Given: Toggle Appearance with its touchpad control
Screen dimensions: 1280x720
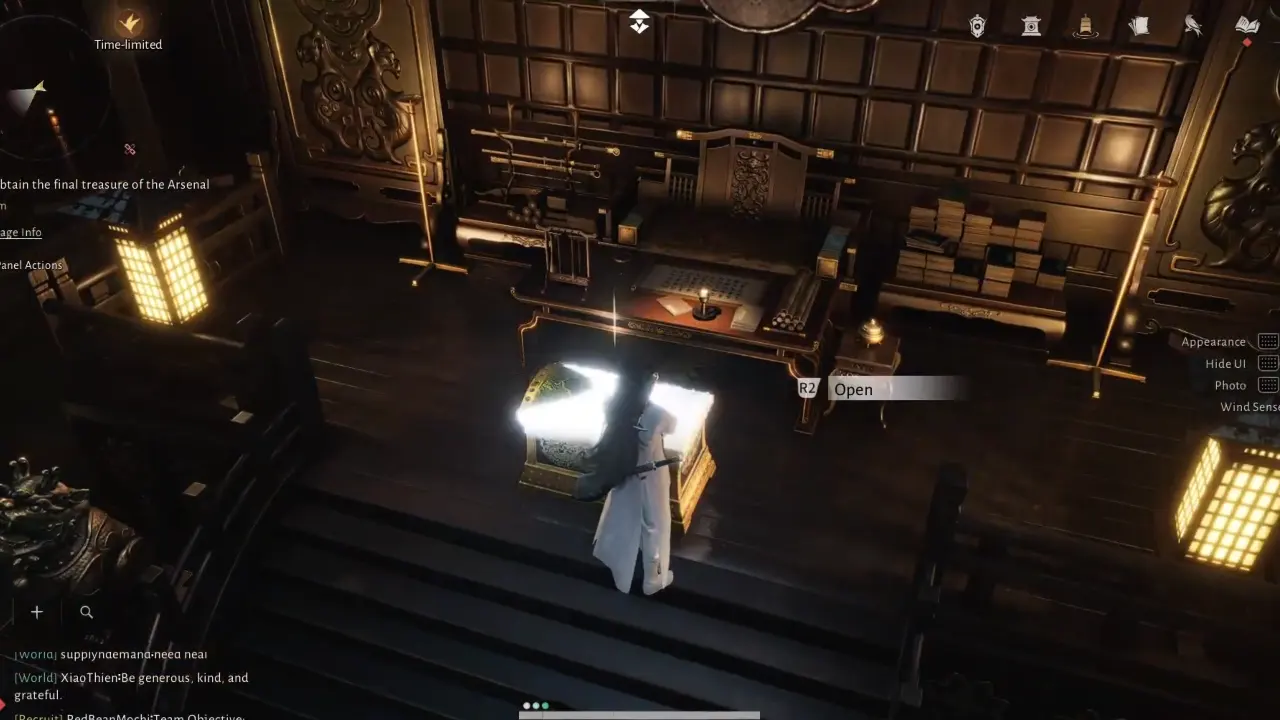Looking at the screenshot, I should click(1268, 340).
